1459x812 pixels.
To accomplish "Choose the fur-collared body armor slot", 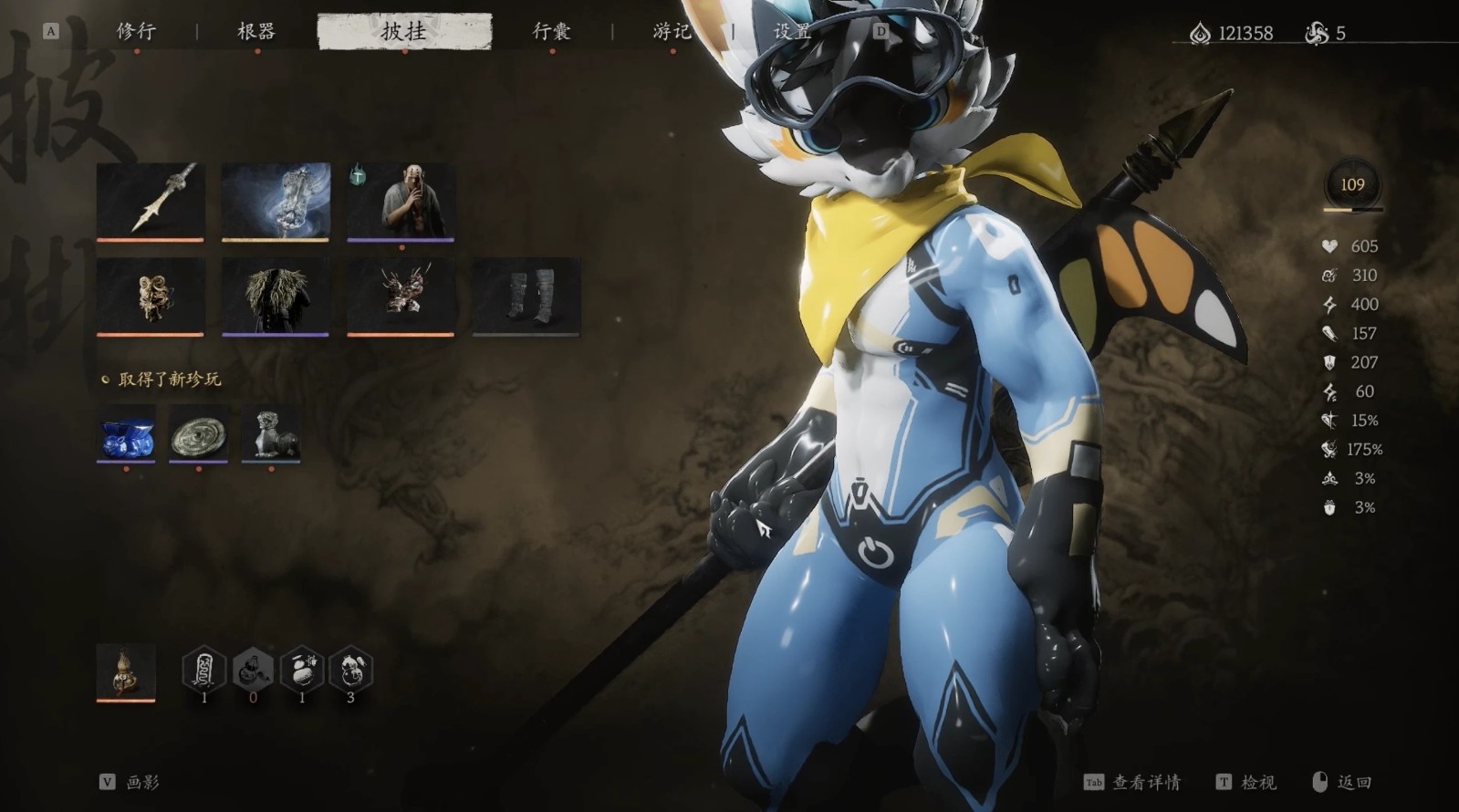I will (x=276, y=296).
